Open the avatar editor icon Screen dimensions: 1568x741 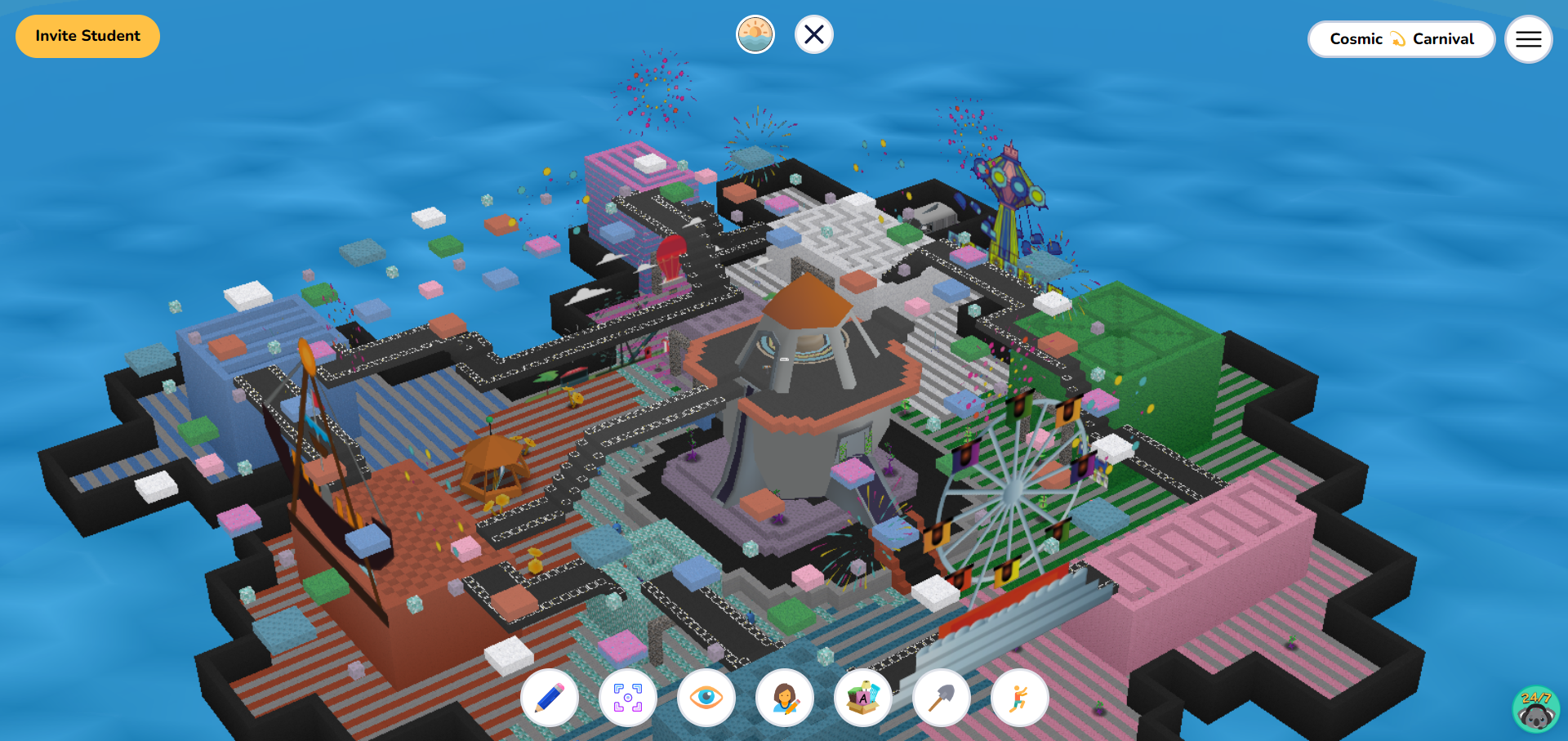point(785,698)
